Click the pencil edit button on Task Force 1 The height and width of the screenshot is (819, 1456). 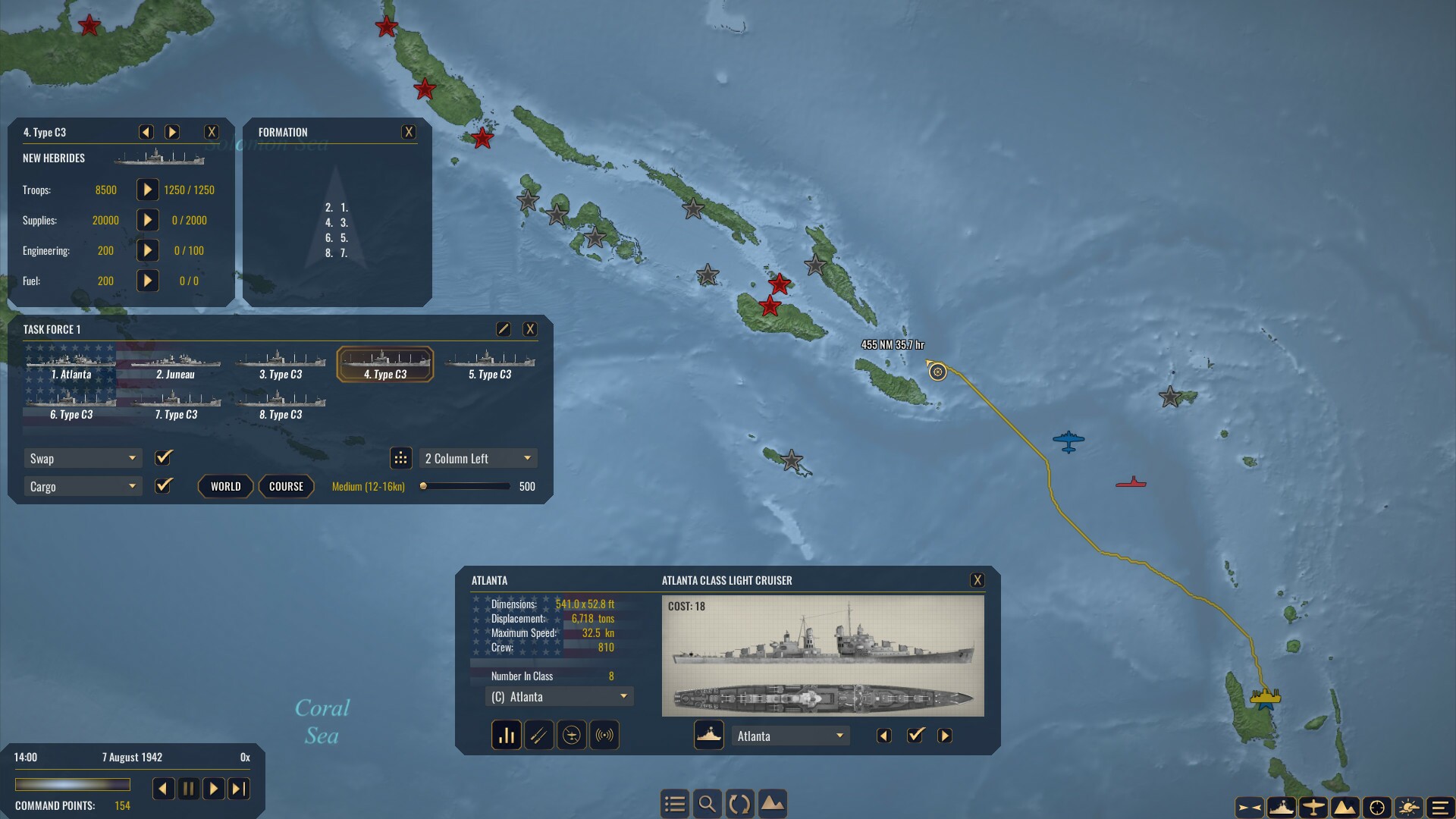click(504, 328)
